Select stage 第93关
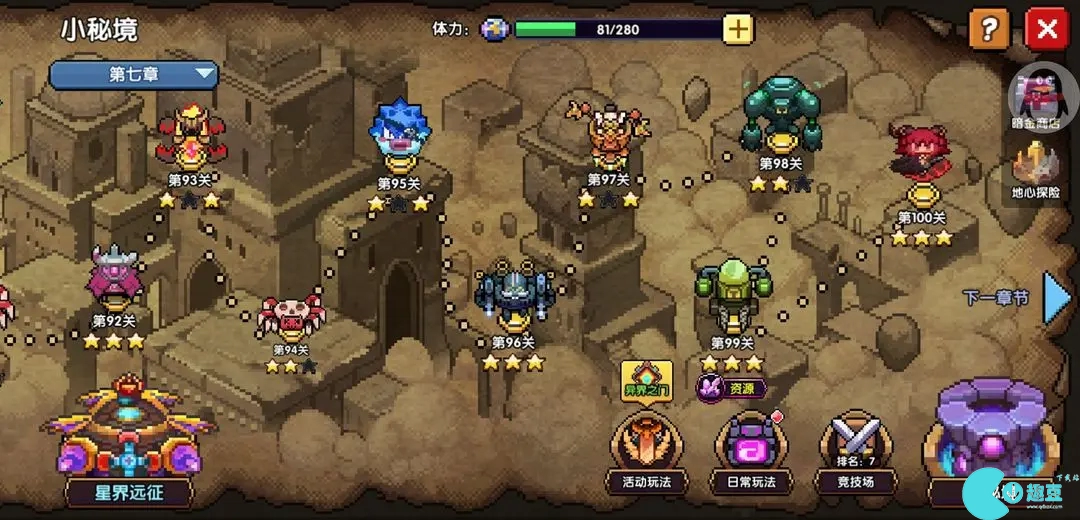 click(190, 138)
